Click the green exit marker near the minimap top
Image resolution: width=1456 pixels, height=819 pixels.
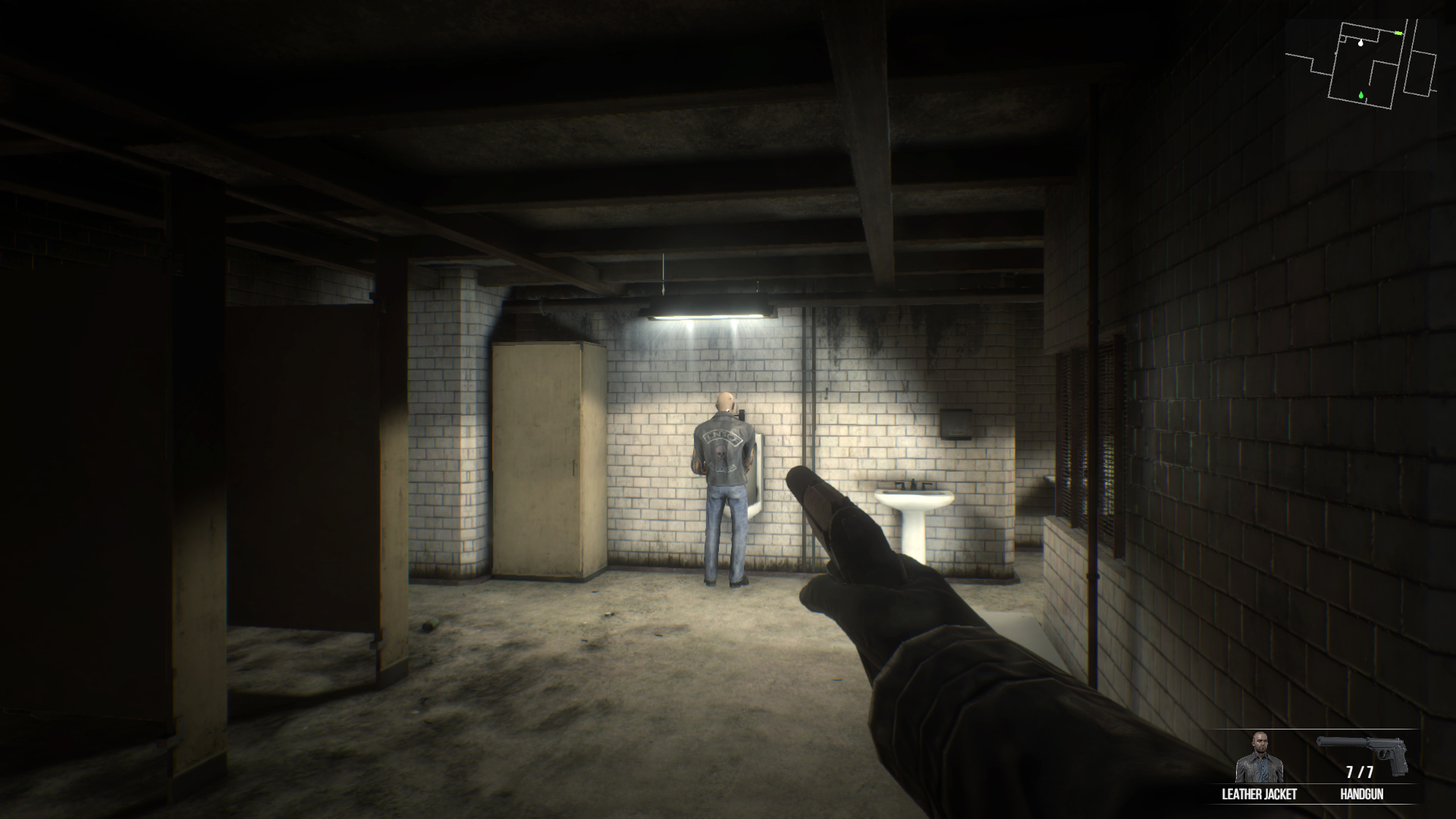[x=1398, y=33]
